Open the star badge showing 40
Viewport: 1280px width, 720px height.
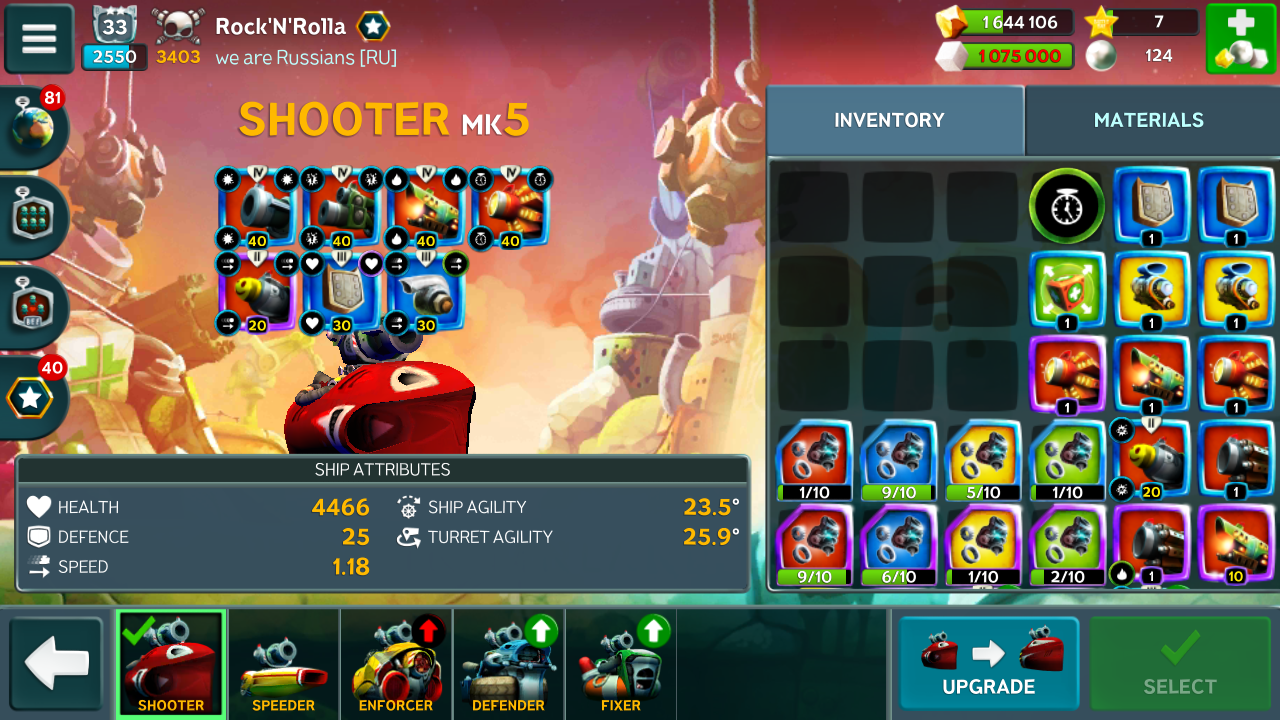[31, 398]
